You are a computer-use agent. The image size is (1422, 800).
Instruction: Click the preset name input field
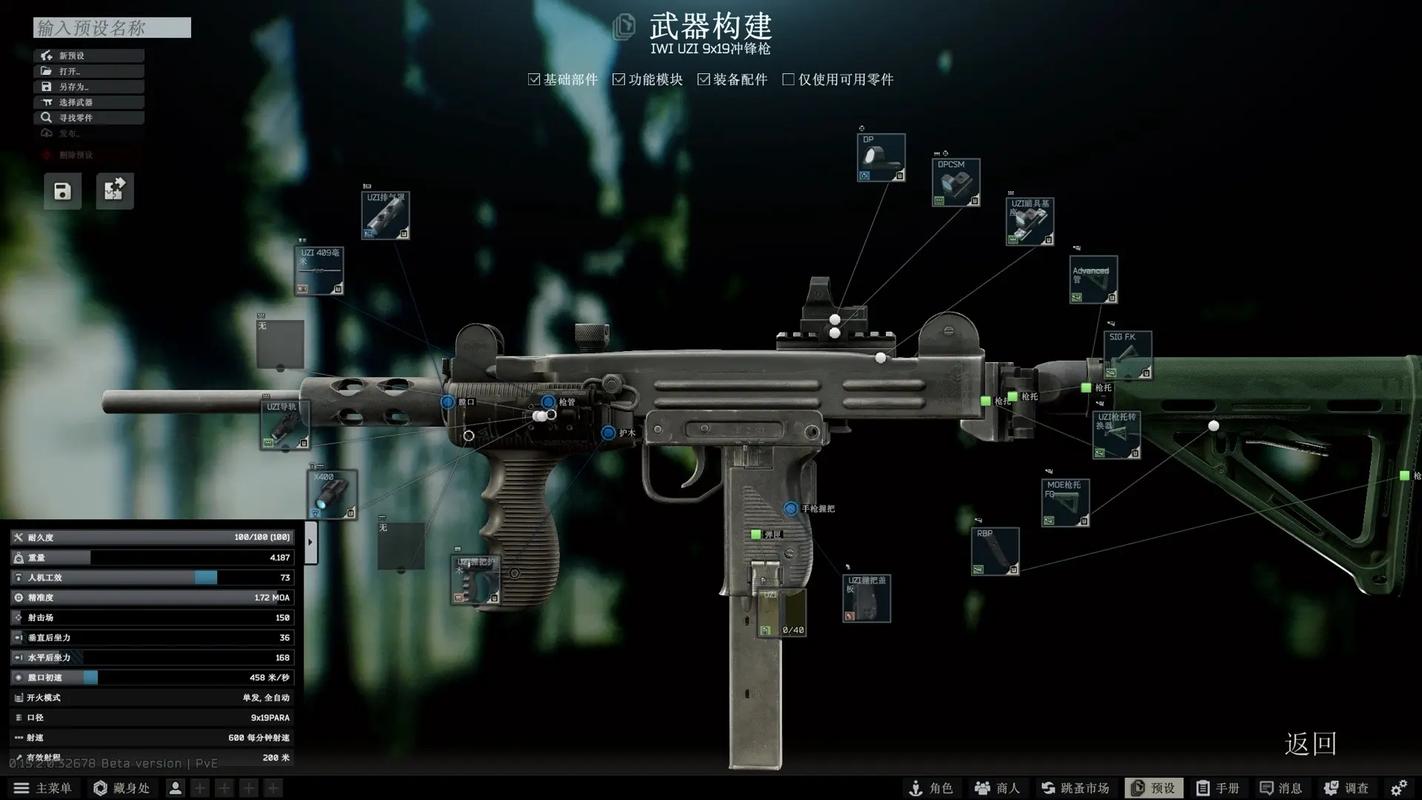click(x=112, y=28)
